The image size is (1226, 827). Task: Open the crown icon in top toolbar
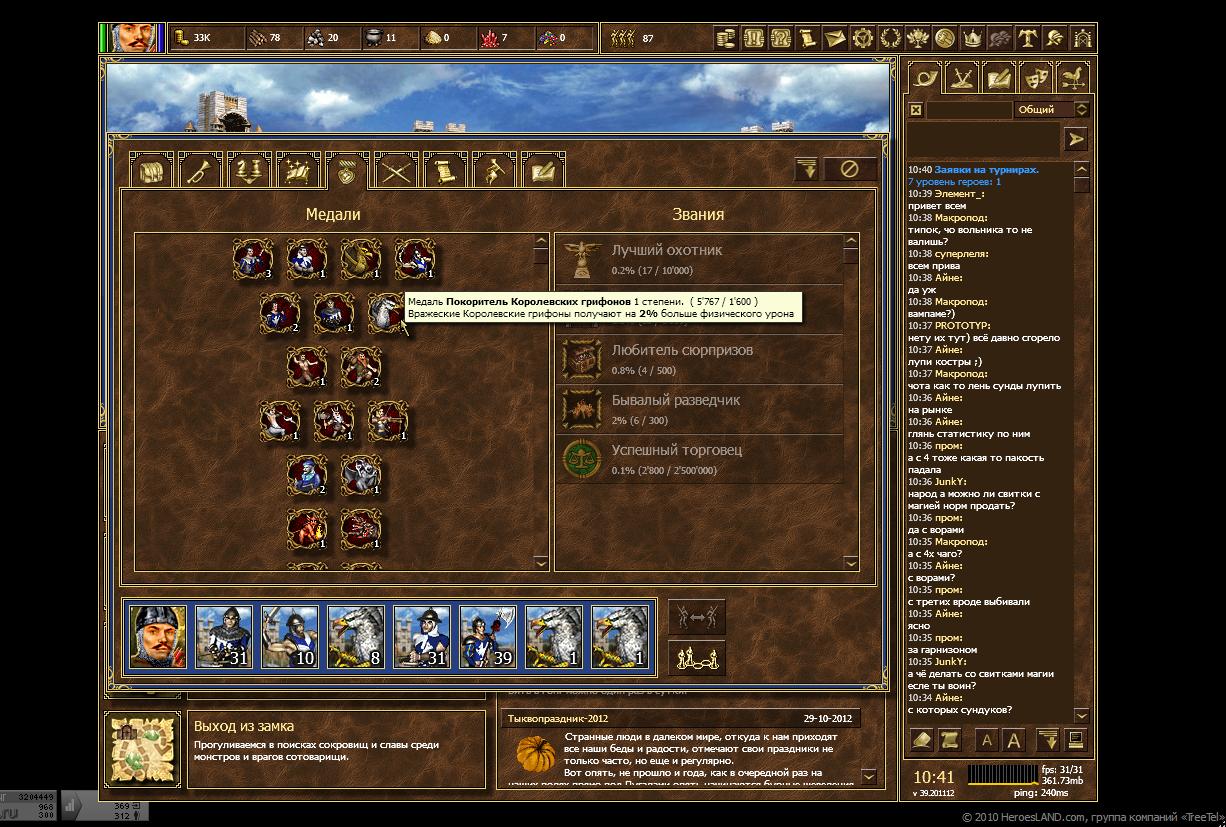(x=971, y=39)
